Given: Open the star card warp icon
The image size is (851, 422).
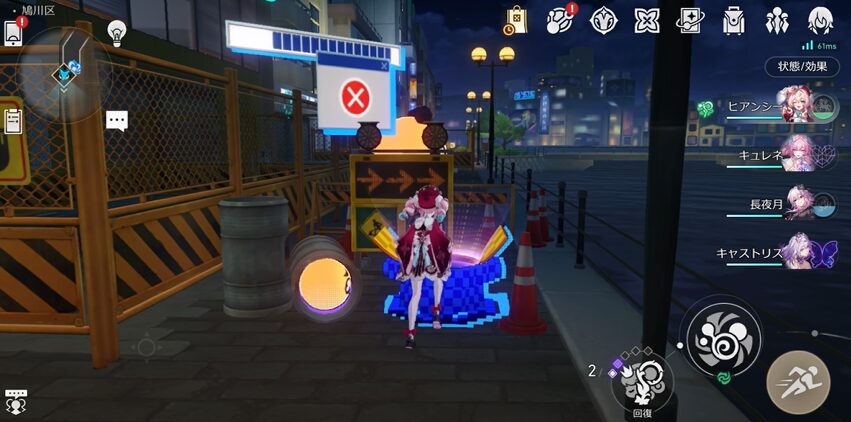Looking at the screenshot, I should point(691,20).
